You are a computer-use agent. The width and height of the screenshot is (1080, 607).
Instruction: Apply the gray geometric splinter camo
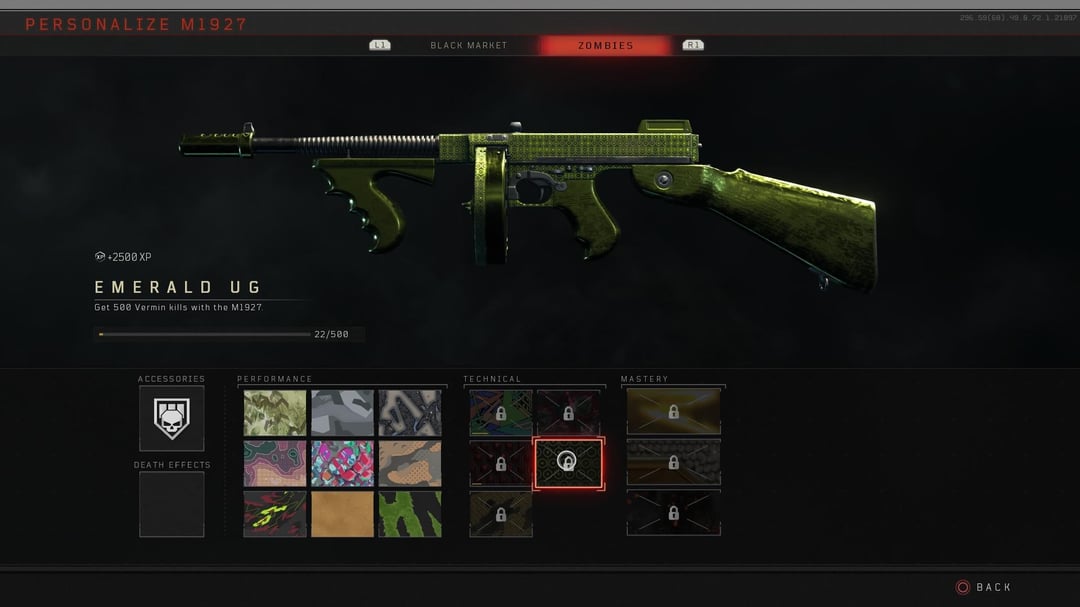[342, 412]
